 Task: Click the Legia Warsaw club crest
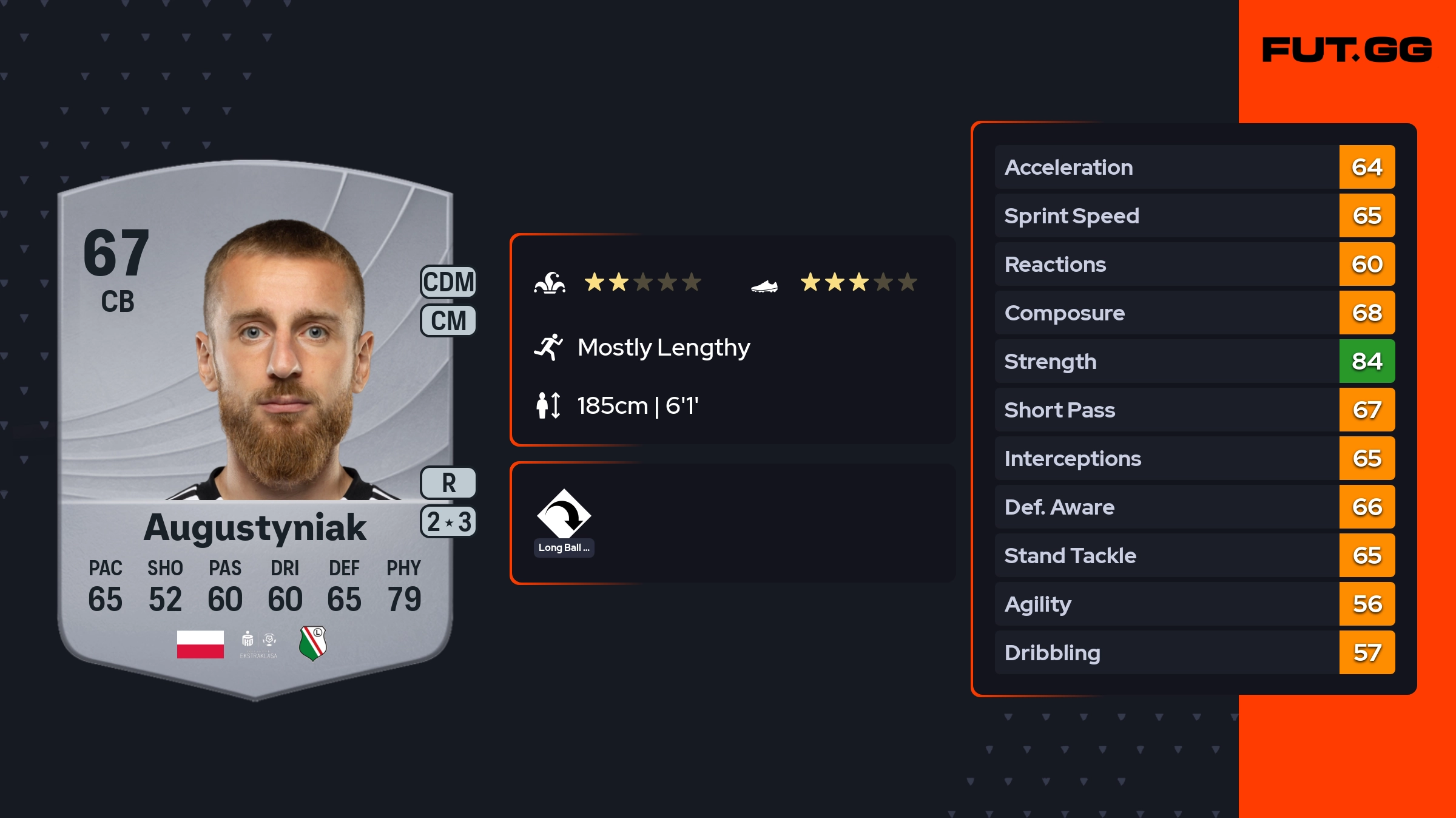pyautogui.click(x=313, y=643)
